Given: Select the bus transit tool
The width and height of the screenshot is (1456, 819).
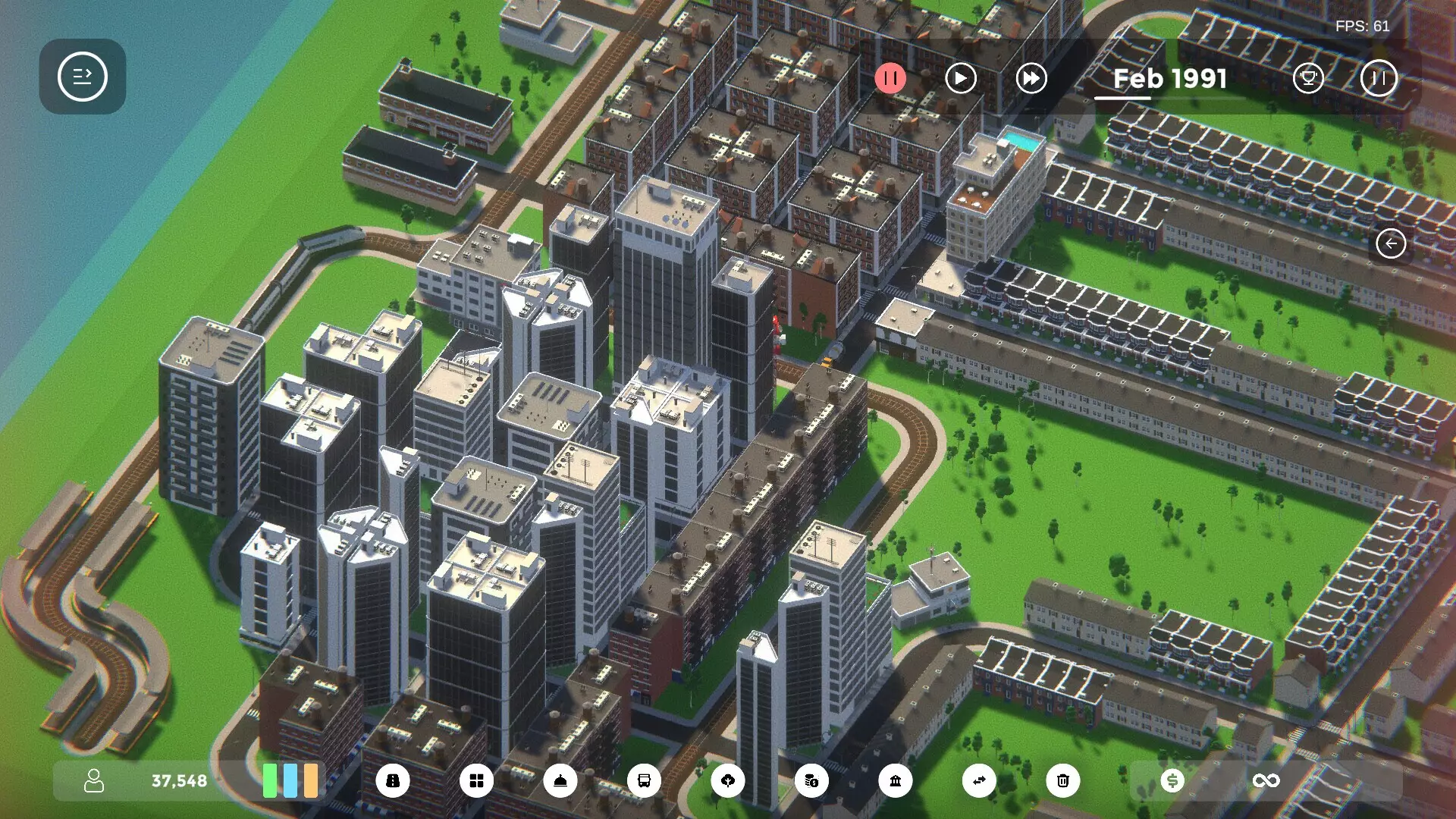Looking at the screenshot, I should (645, 780).
